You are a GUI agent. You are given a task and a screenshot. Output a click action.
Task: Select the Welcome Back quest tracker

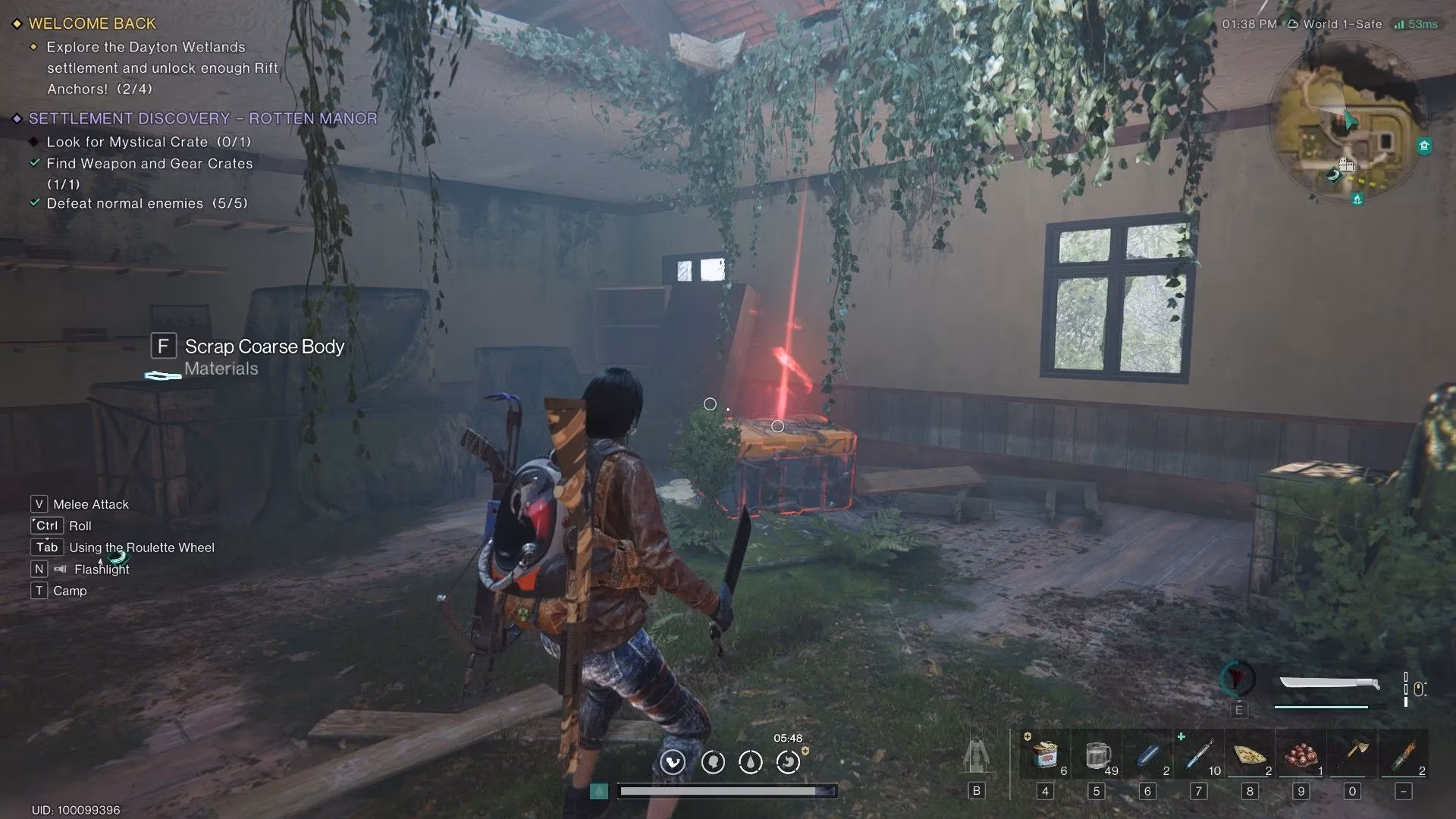coord(92,24)
